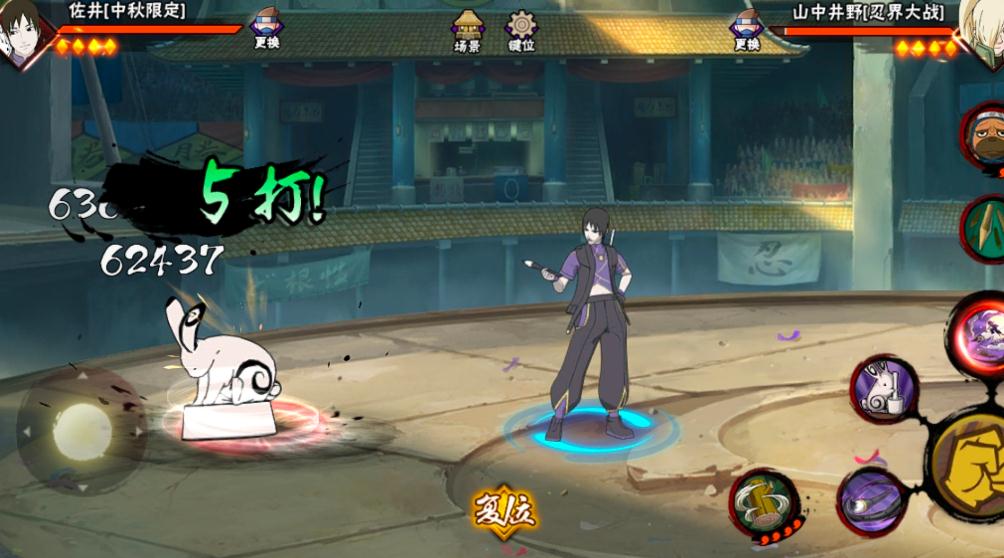Viewport: 1004px width, 558px height.
Task: Use the green kunai scroll item
Action: 985,229
